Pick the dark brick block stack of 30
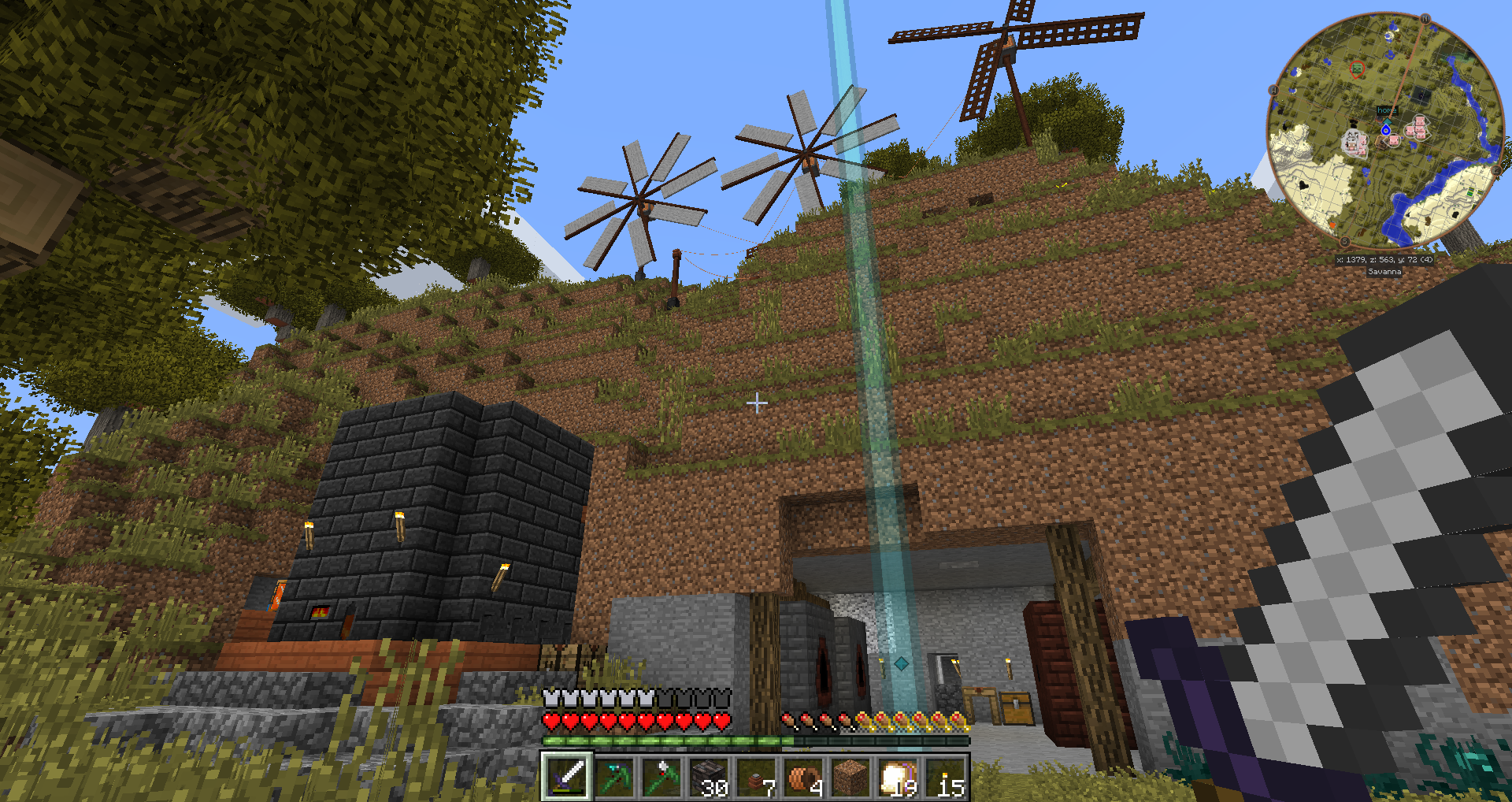 point(708,777)
